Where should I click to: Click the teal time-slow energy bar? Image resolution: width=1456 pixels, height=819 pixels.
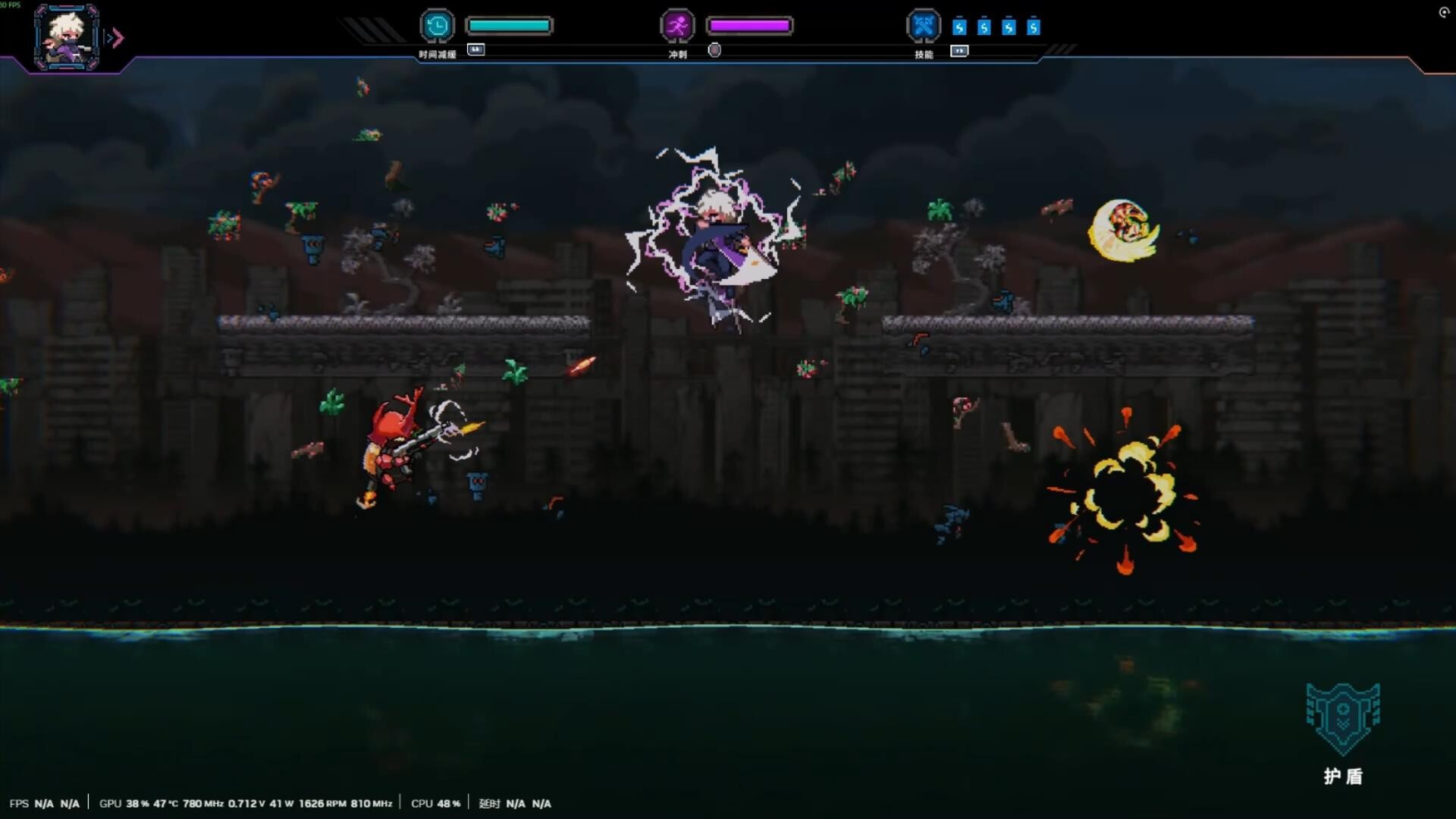tap(510, 25)
